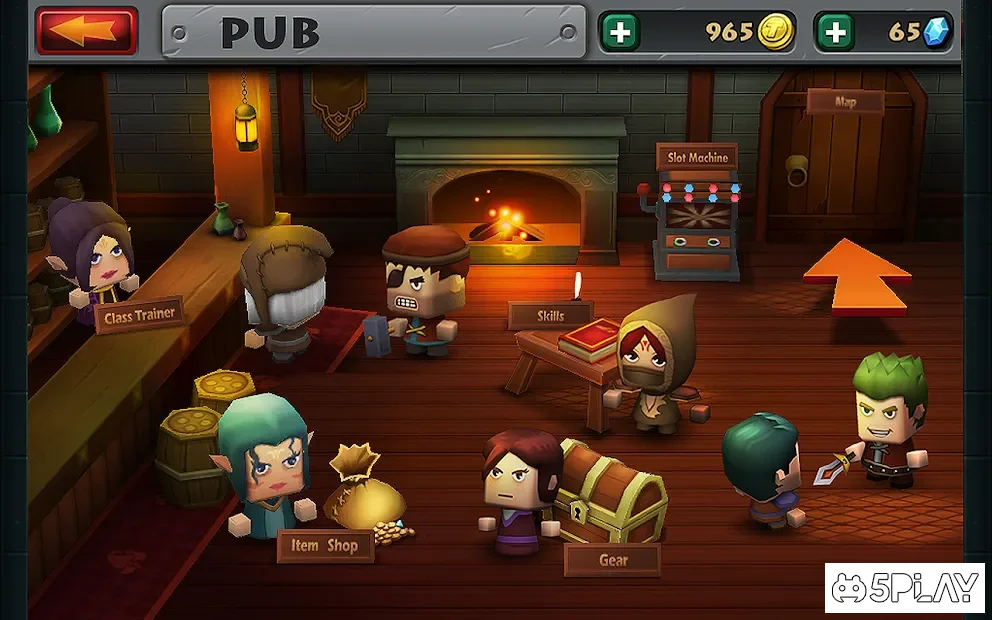
Task: Open the Map sign on the door
Action: click(x=845, y=101)
